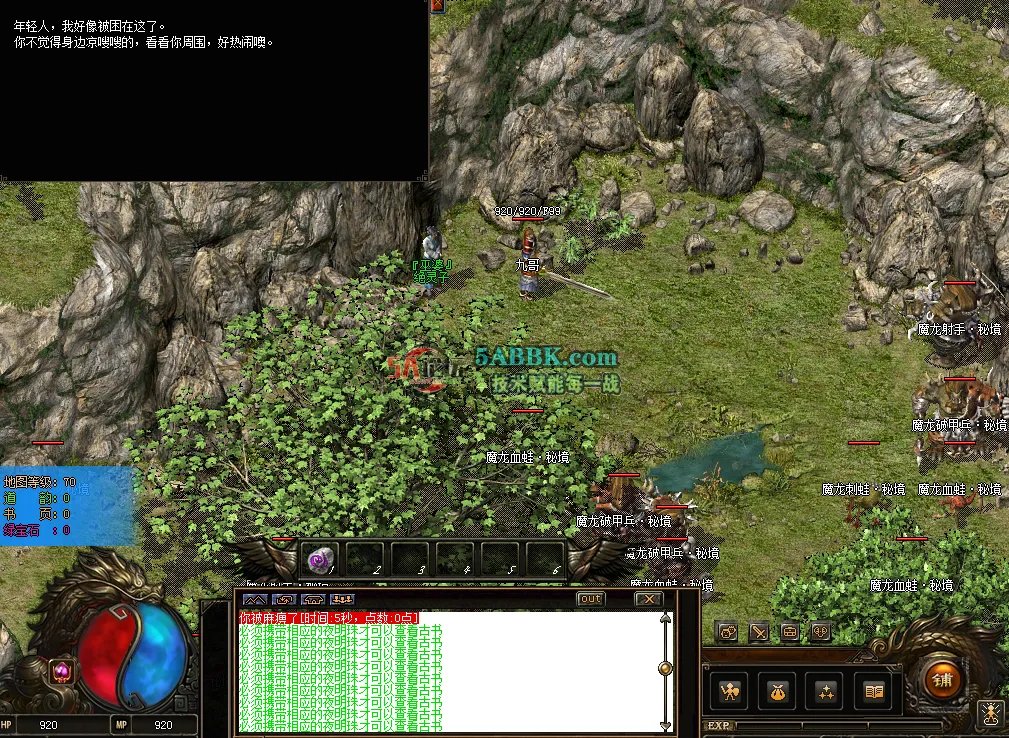
Task: Open the open-book journal icon
Action: (x=875, y=691)
